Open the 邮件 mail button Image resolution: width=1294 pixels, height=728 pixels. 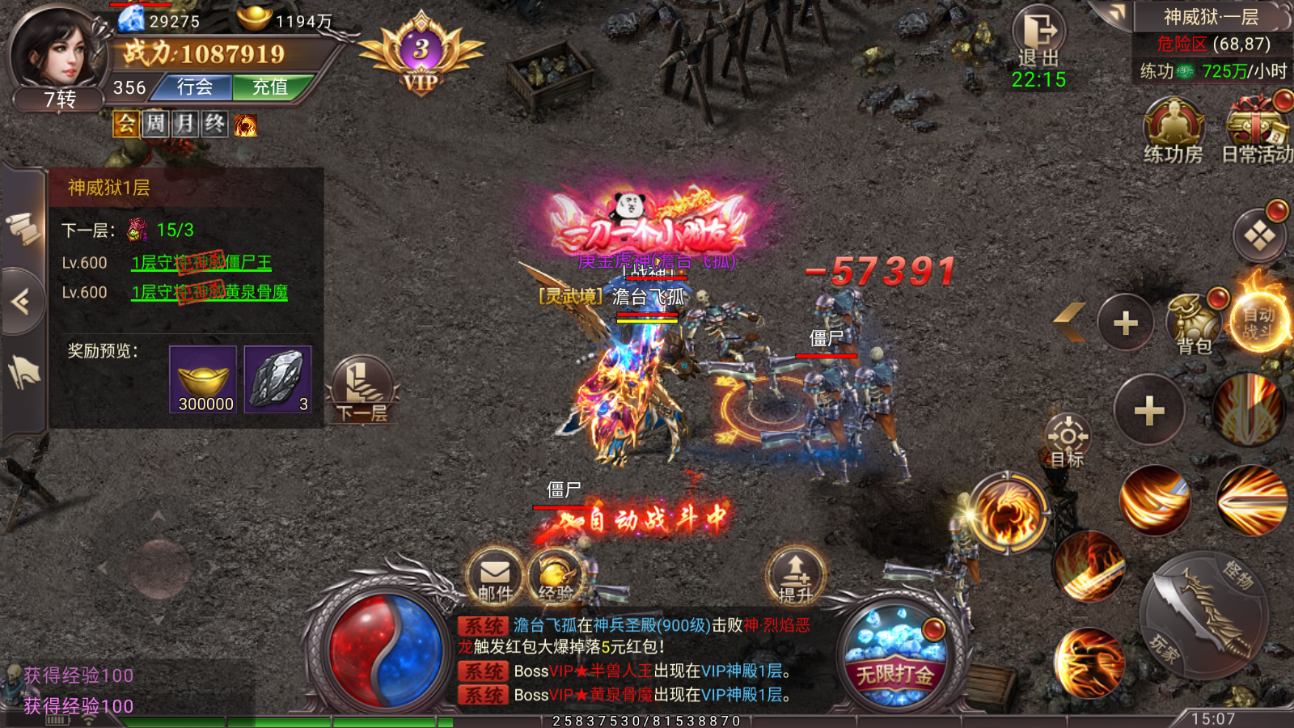pos(494,577)
